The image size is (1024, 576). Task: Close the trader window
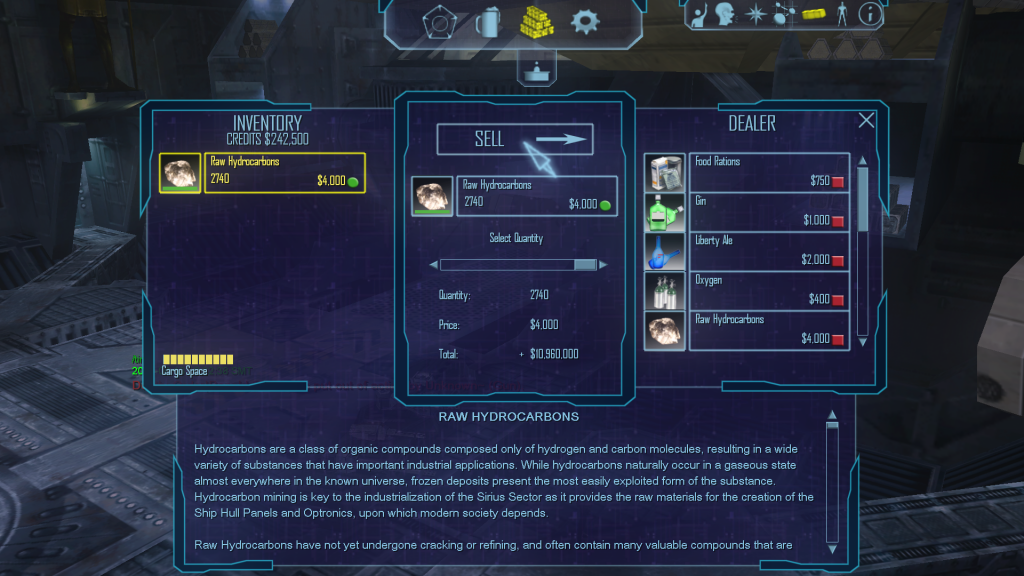866,121
